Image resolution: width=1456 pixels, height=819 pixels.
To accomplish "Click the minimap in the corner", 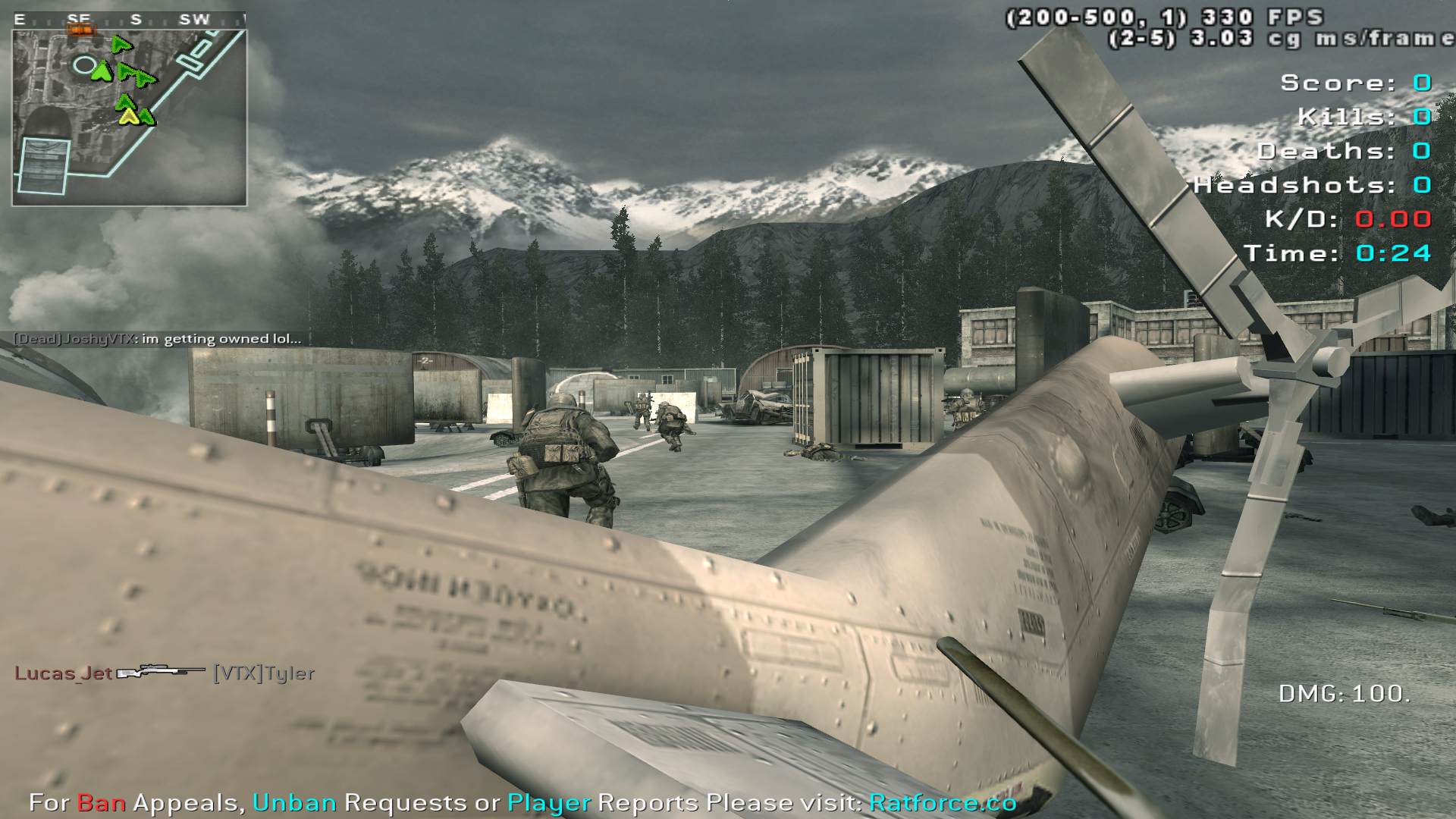I will tap(129, 117).
